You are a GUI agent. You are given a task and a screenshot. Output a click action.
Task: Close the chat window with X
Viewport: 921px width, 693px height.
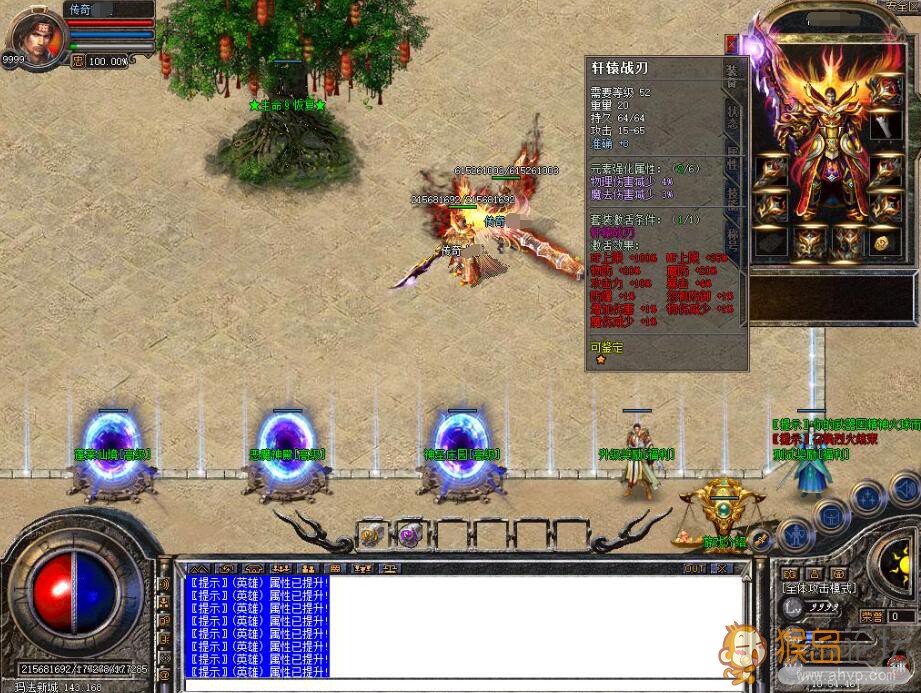pos(724,568)
